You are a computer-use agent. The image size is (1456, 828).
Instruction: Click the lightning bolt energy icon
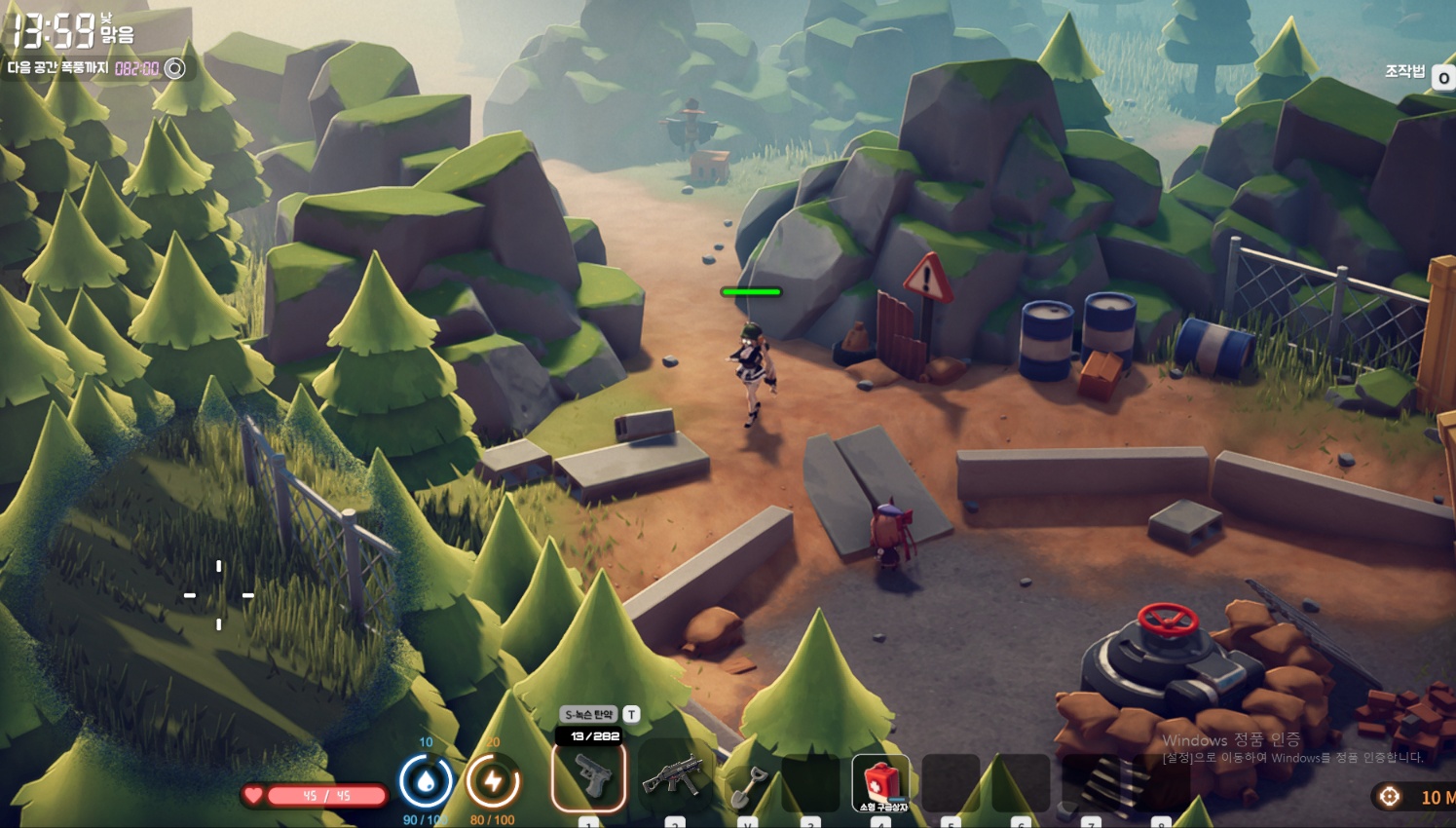click(x=493, y=782)
